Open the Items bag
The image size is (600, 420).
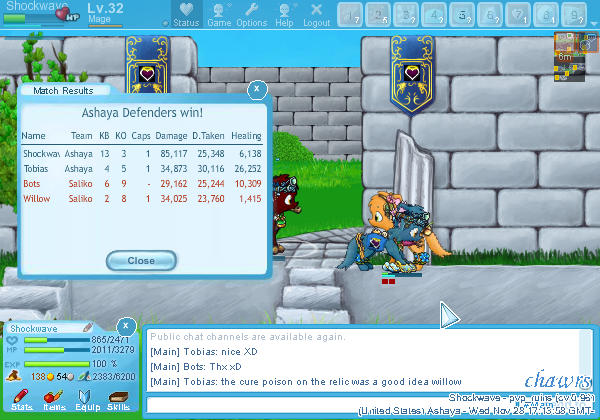coord(53,401)
